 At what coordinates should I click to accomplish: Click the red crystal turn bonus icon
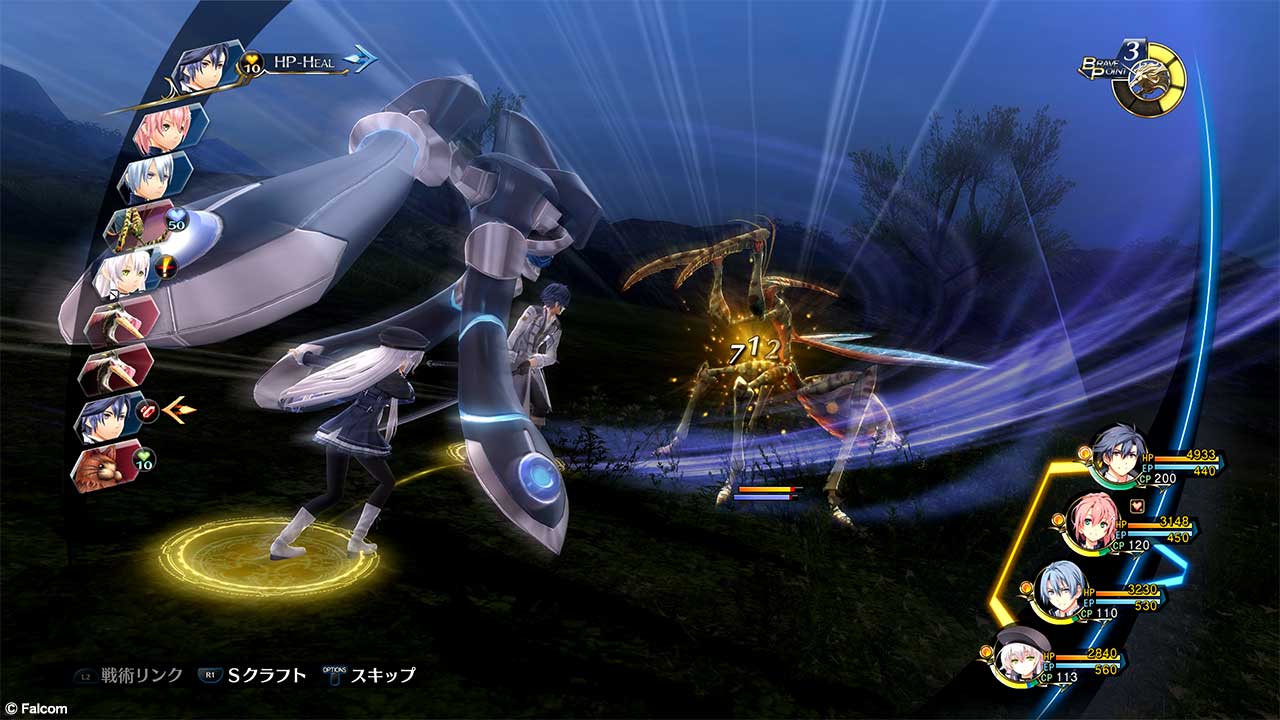tap(149, 409)
